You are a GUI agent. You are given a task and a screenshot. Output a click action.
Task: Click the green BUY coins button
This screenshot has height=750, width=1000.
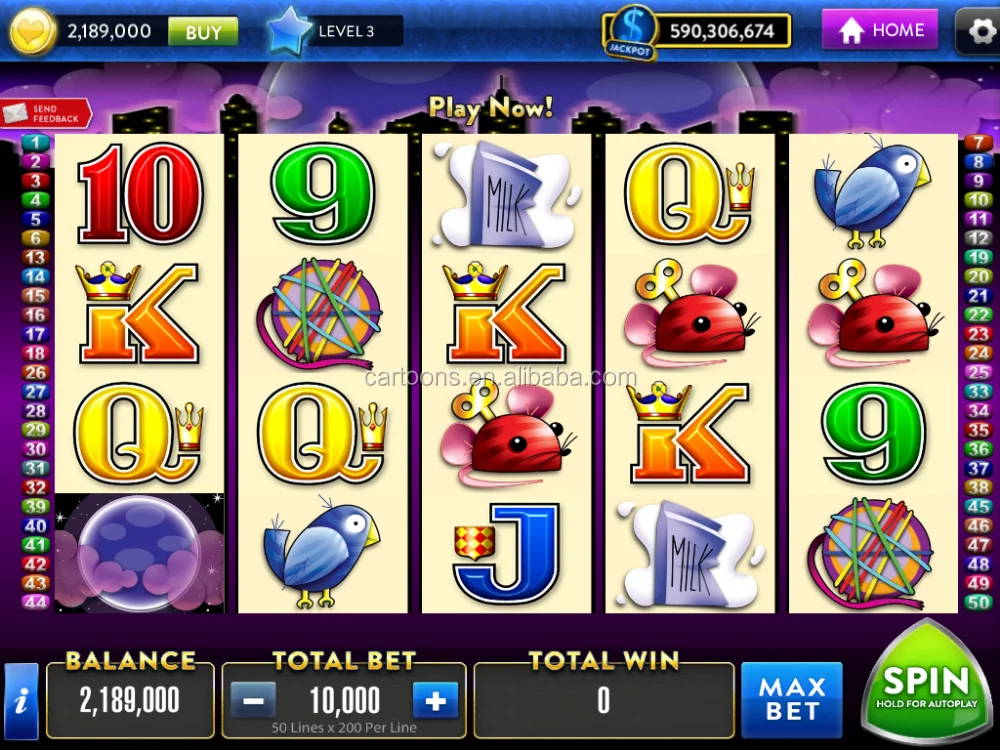pos(203,32)
